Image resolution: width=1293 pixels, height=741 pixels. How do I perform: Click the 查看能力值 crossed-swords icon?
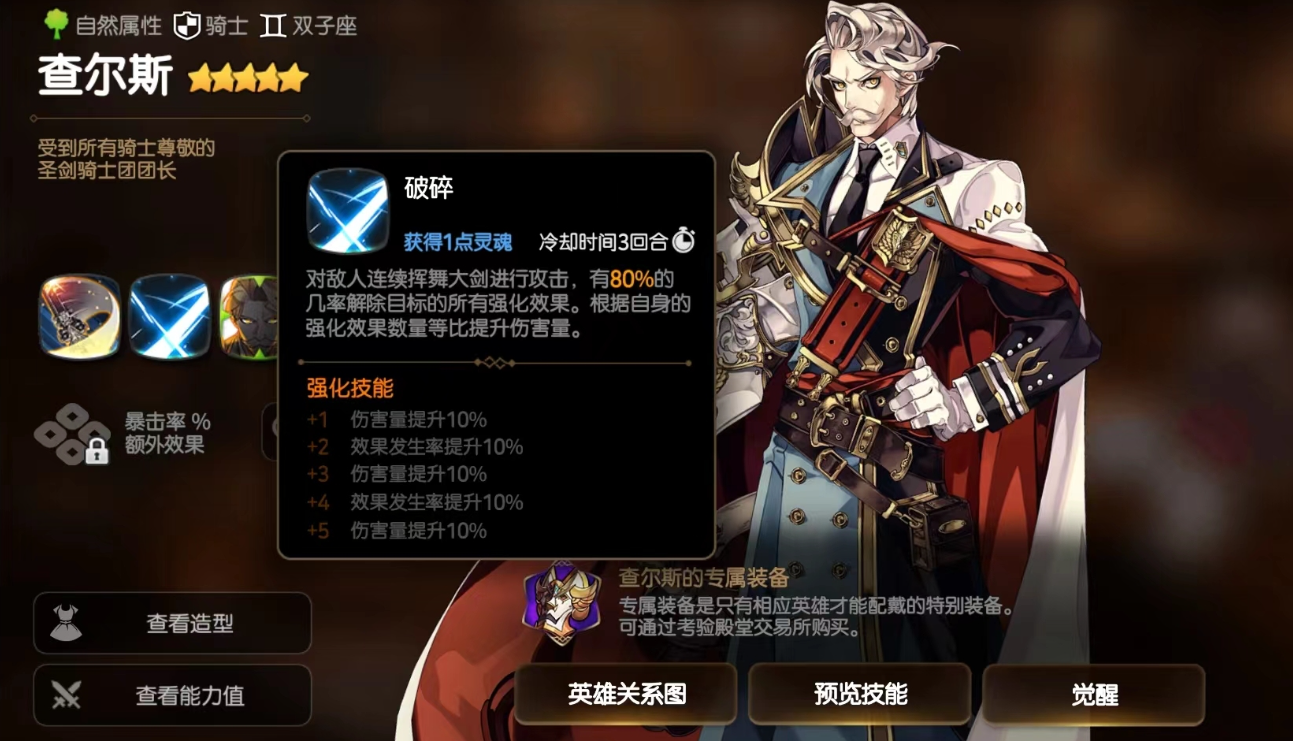click(66, 694)
